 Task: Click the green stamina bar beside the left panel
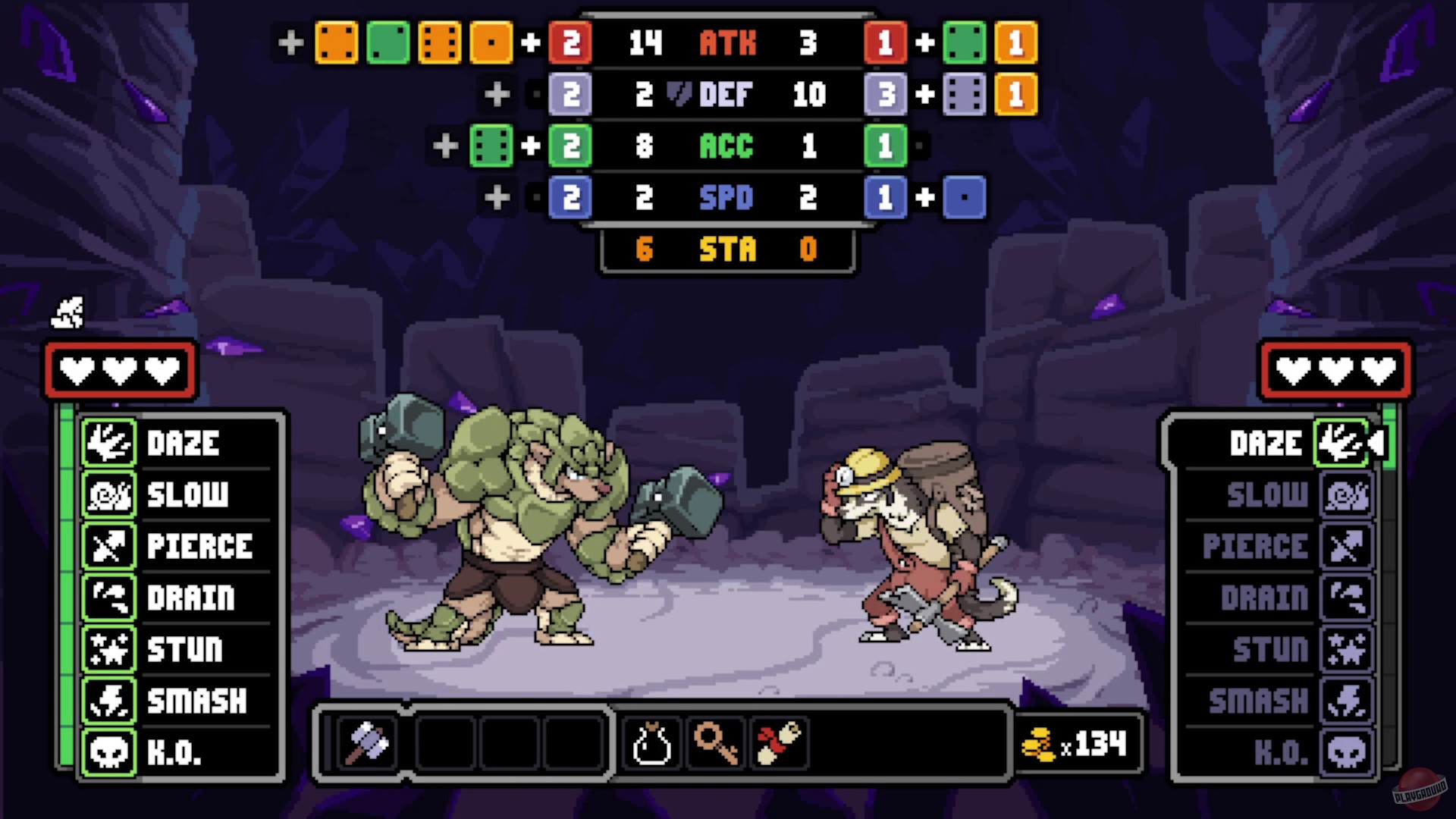click(x=69, y=591)
